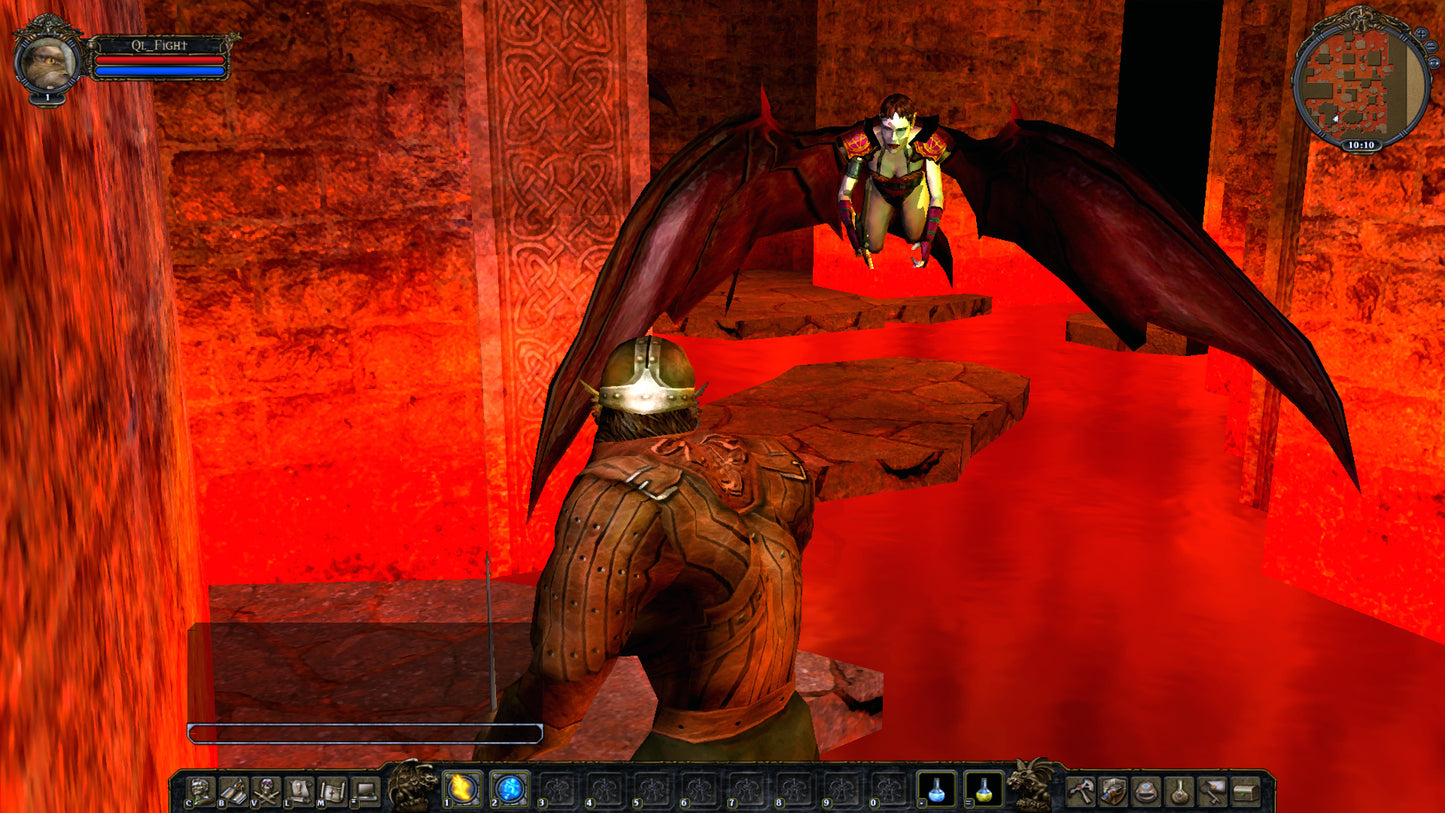Open the spell book via the B icon

tap(233, 791)
